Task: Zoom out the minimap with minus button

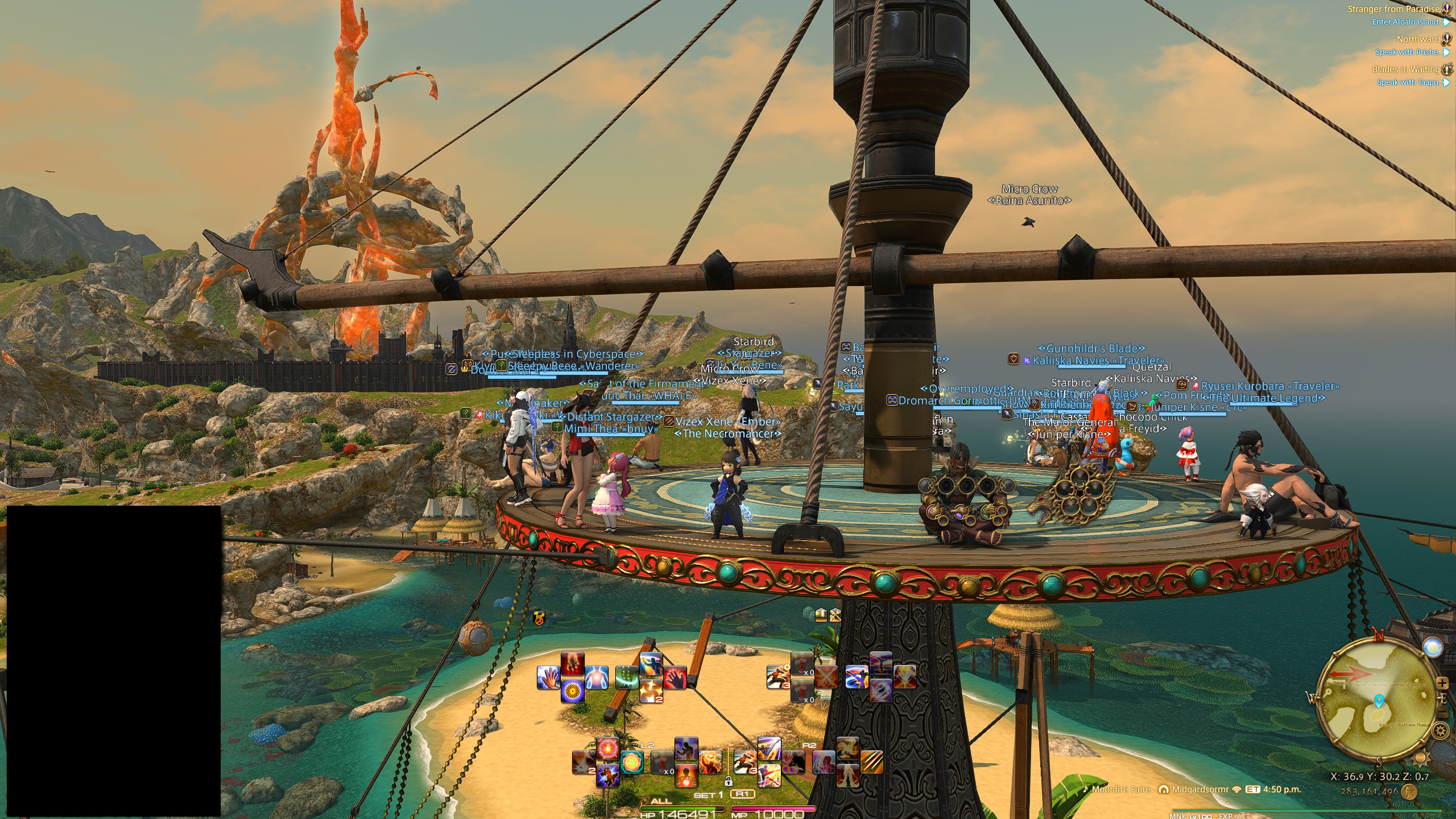Action: (x=1442, y=713)
